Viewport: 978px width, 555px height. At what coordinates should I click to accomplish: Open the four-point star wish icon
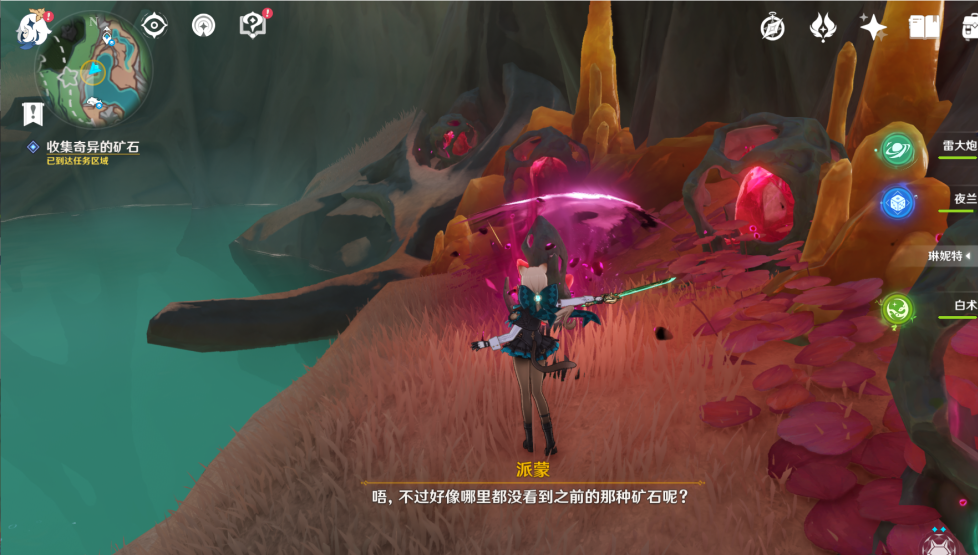pos(873,28)
